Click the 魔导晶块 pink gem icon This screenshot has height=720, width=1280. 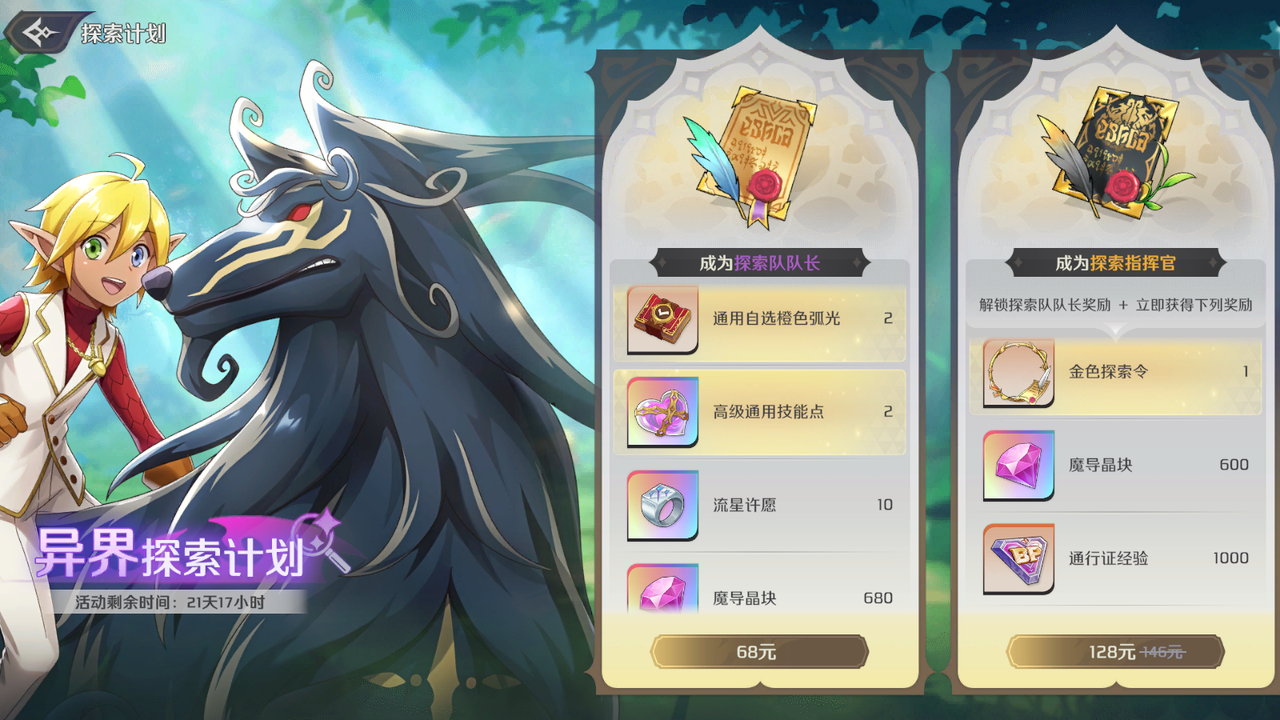coord(663,595)
